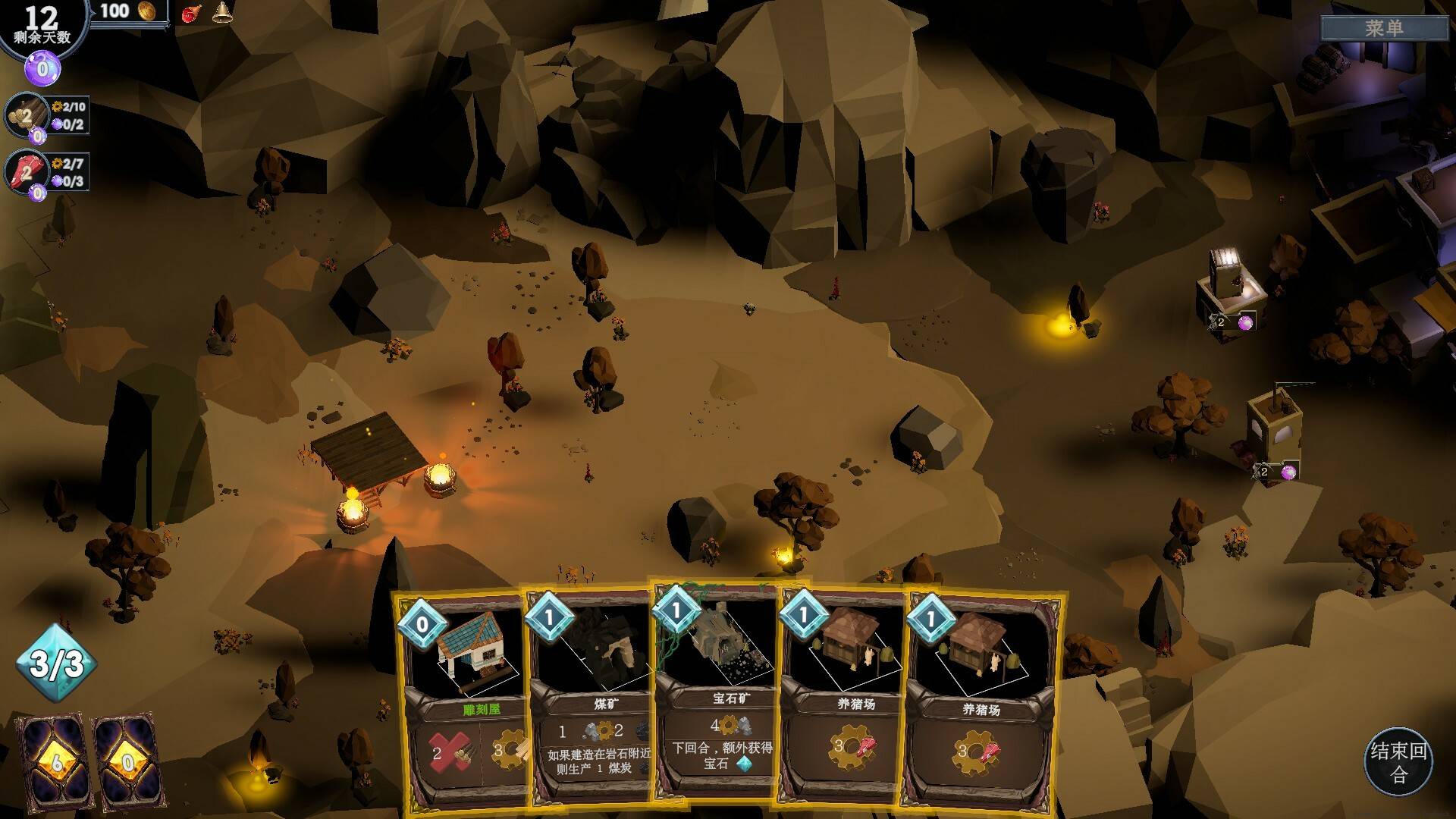
Task: Select the wood logs resource icon
Action: (25, 116)
